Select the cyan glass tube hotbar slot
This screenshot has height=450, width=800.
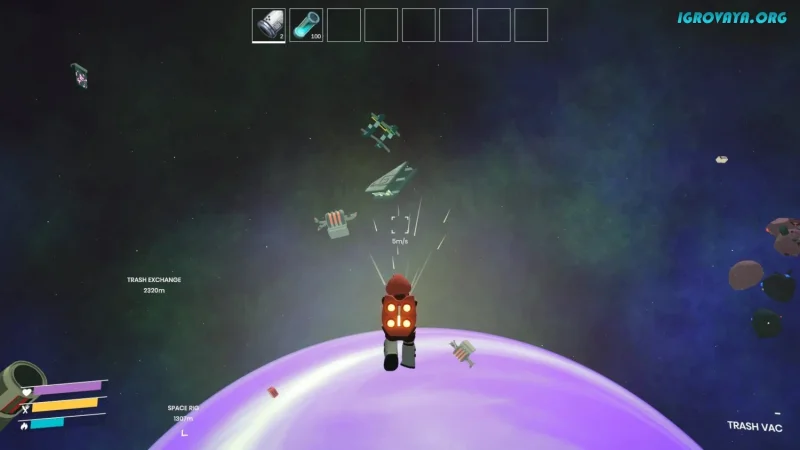(x=306, y=25)
